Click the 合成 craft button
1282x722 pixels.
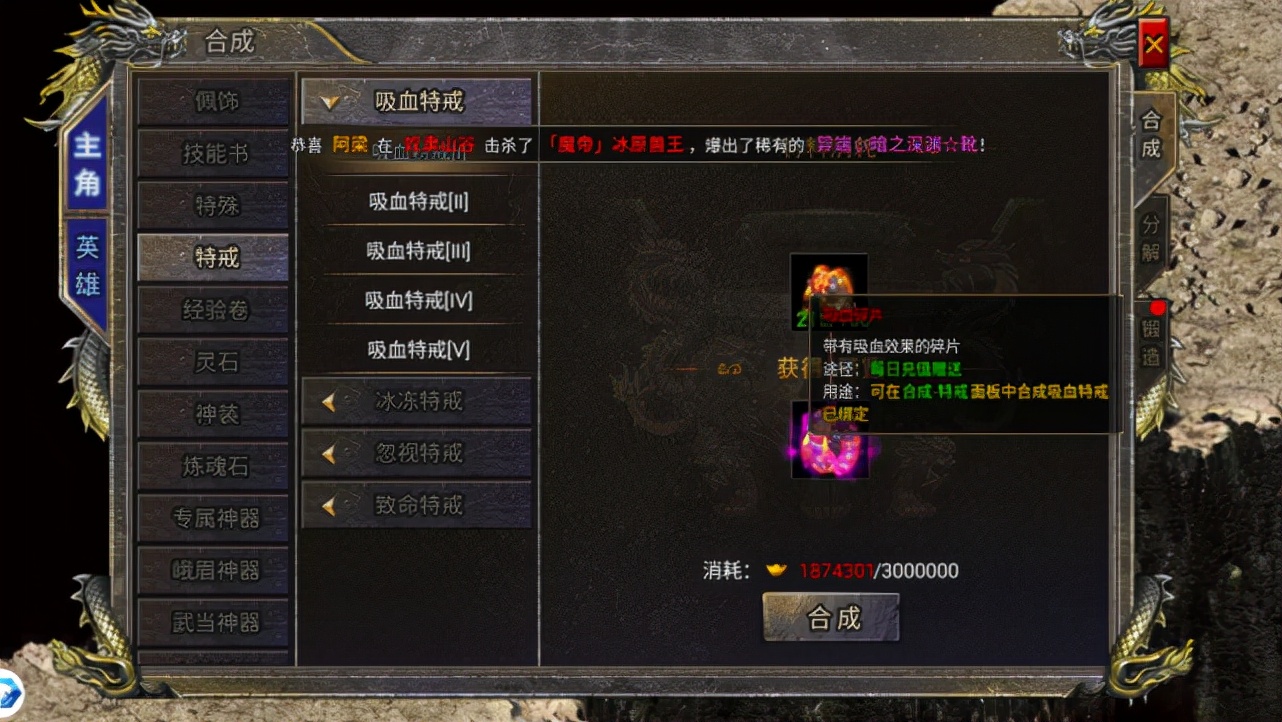click(831, 617)
